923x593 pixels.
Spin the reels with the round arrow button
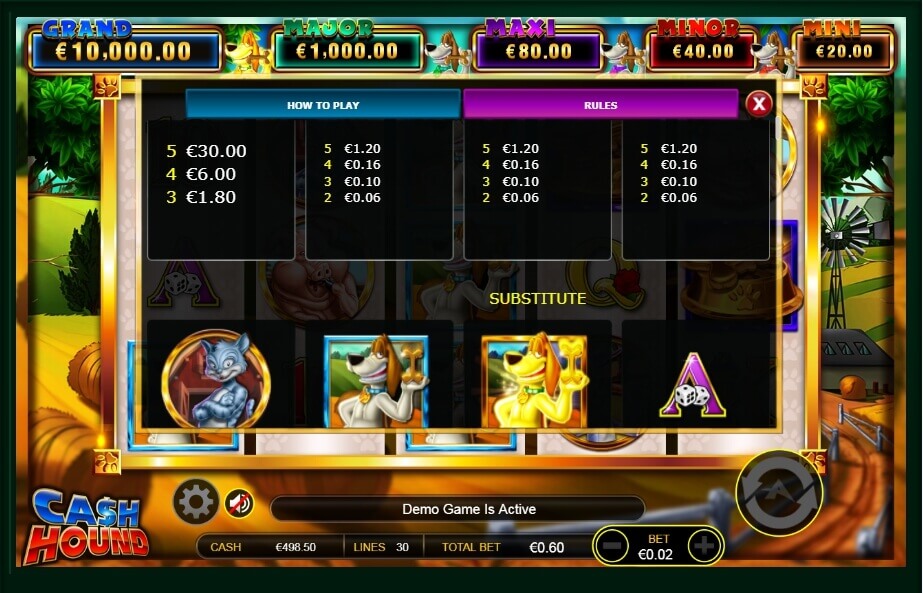click(x=778, y=492)
